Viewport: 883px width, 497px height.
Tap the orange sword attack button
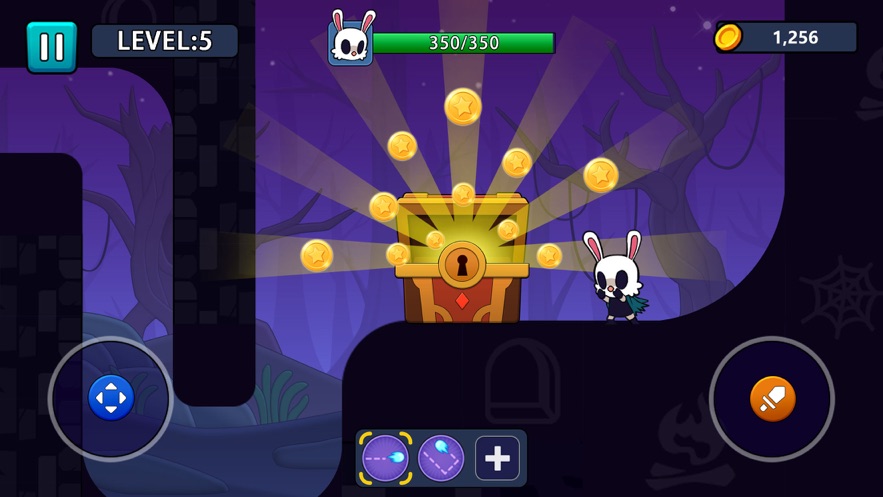[772, 400]
